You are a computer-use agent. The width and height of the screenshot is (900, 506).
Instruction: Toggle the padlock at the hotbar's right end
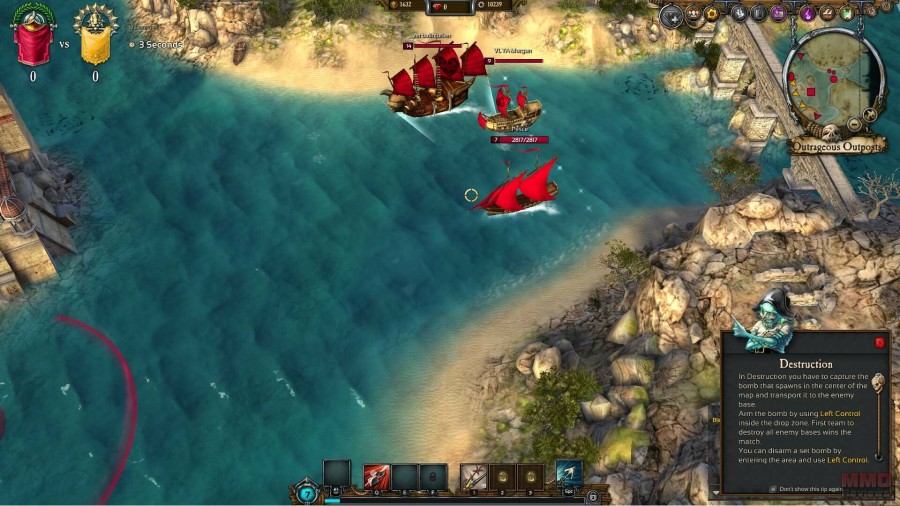[x=592, y=496]
